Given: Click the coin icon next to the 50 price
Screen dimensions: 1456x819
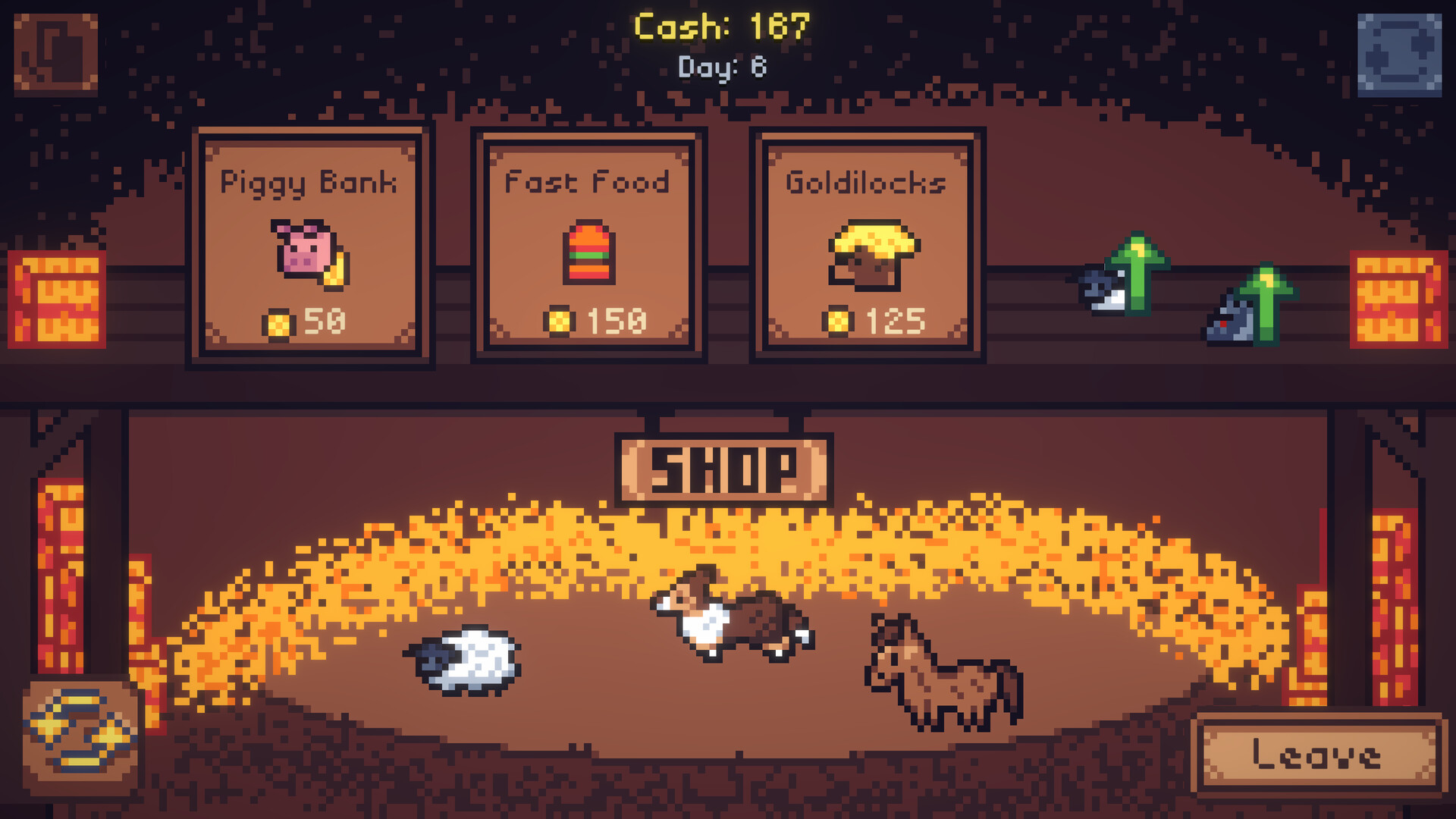Looking at the screenshot, I should pos(279,321).
